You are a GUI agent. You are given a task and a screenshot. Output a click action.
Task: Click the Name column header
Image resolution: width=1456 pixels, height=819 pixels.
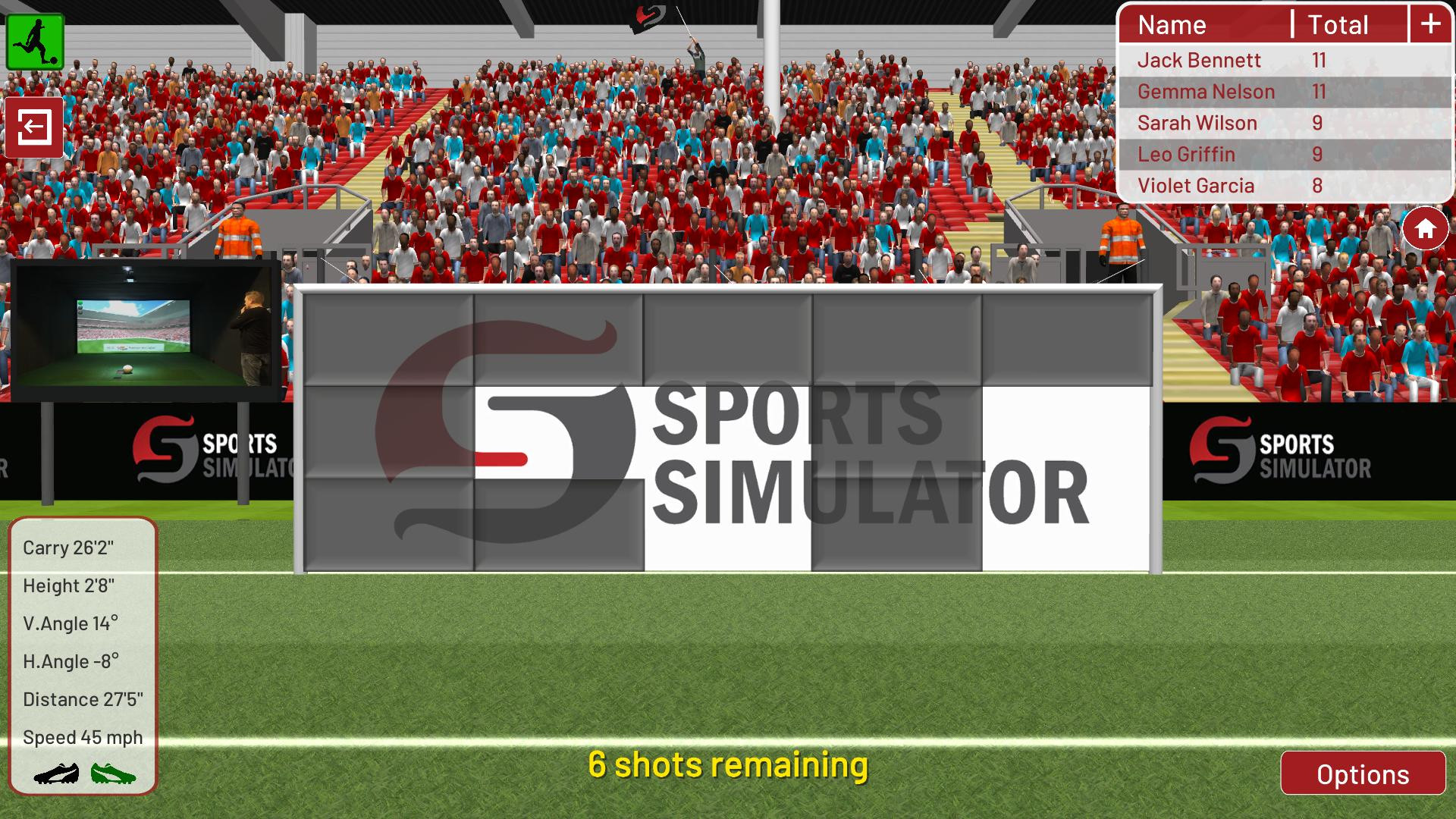(x=1172, y=25)
